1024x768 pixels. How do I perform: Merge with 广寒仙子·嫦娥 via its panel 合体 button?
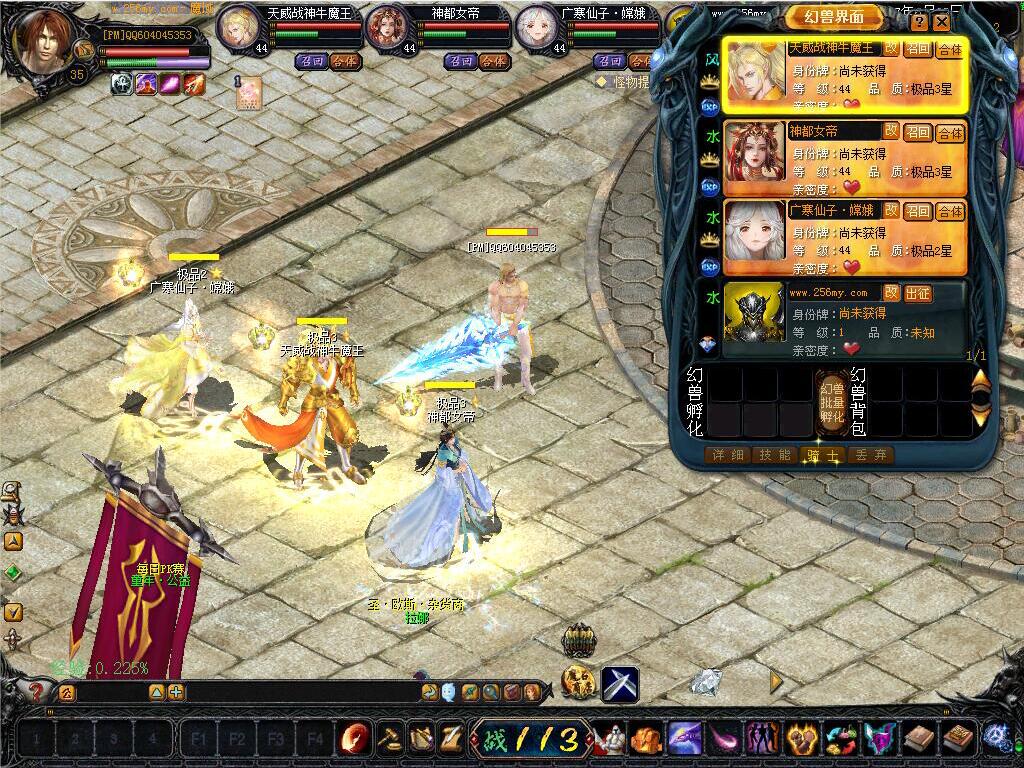pyautogui.click(x=949, y=211)
